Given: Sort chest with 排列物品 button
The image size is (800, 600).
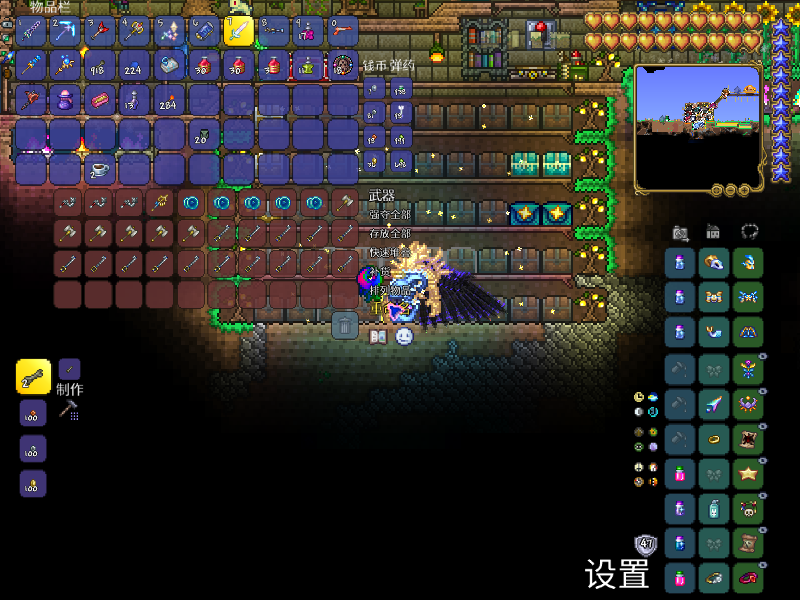Looking at the screenshot, I should (x=390, y=290).
